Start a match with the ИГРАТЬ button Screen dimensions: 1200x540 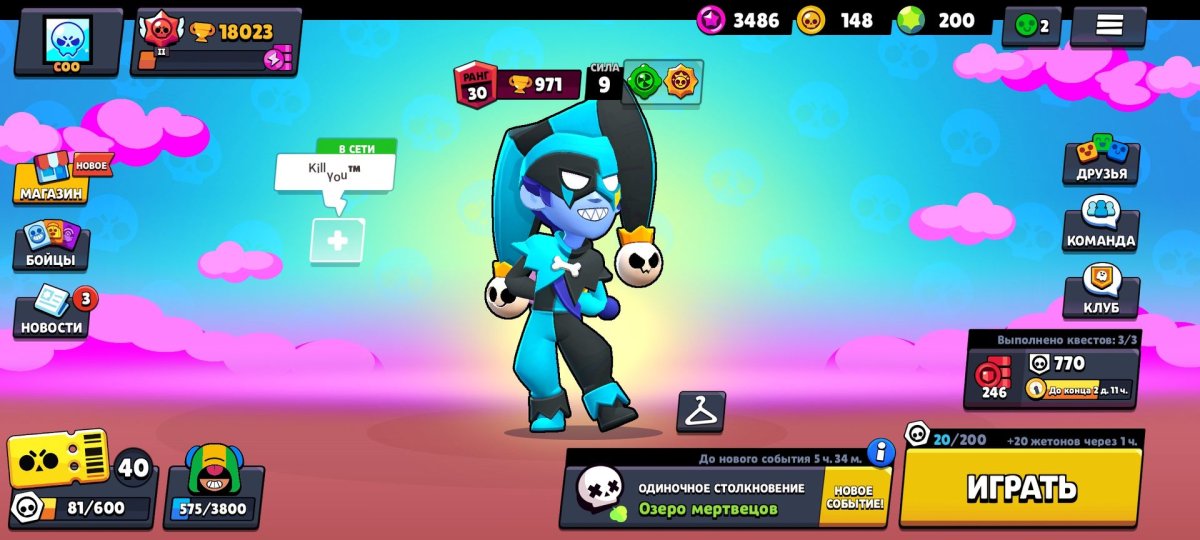(1020, 487)
